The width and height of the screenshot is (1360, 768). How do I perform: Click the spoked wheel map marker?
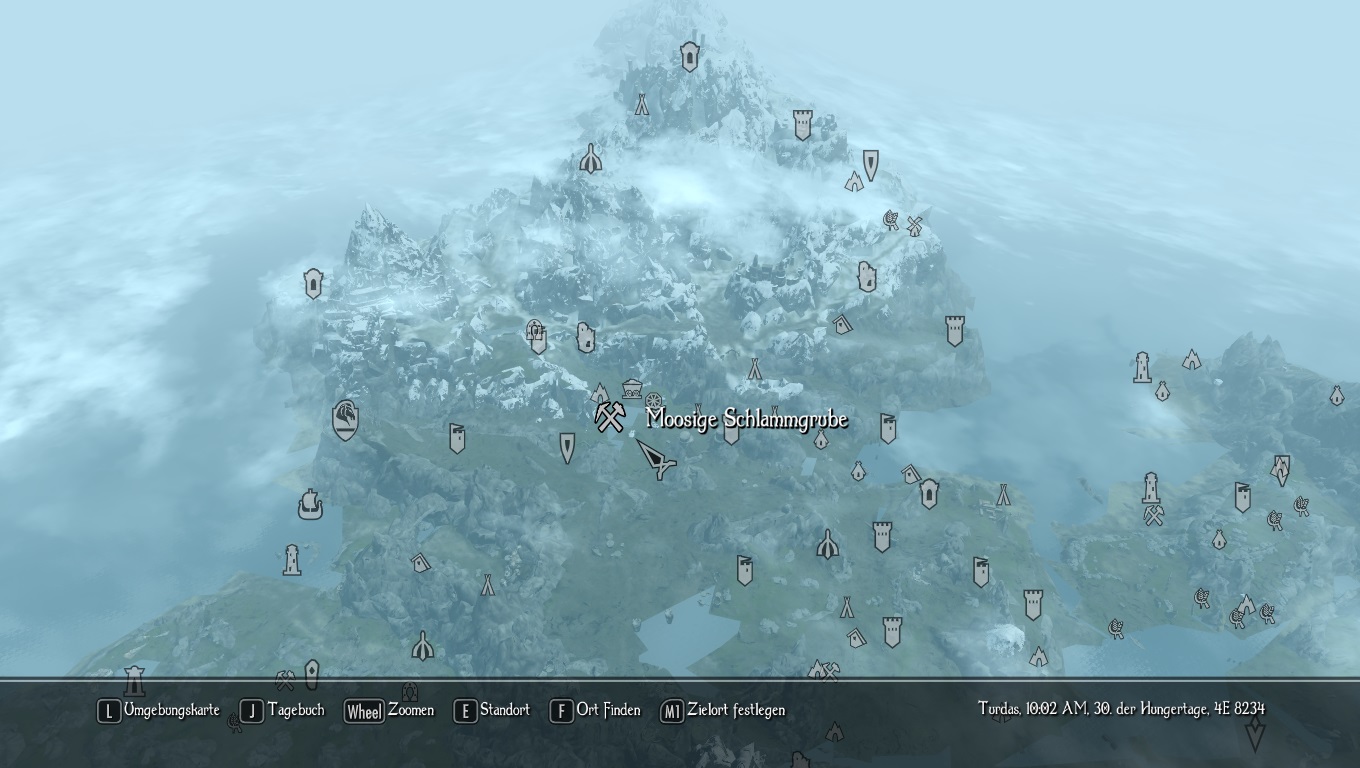(654, 402)
